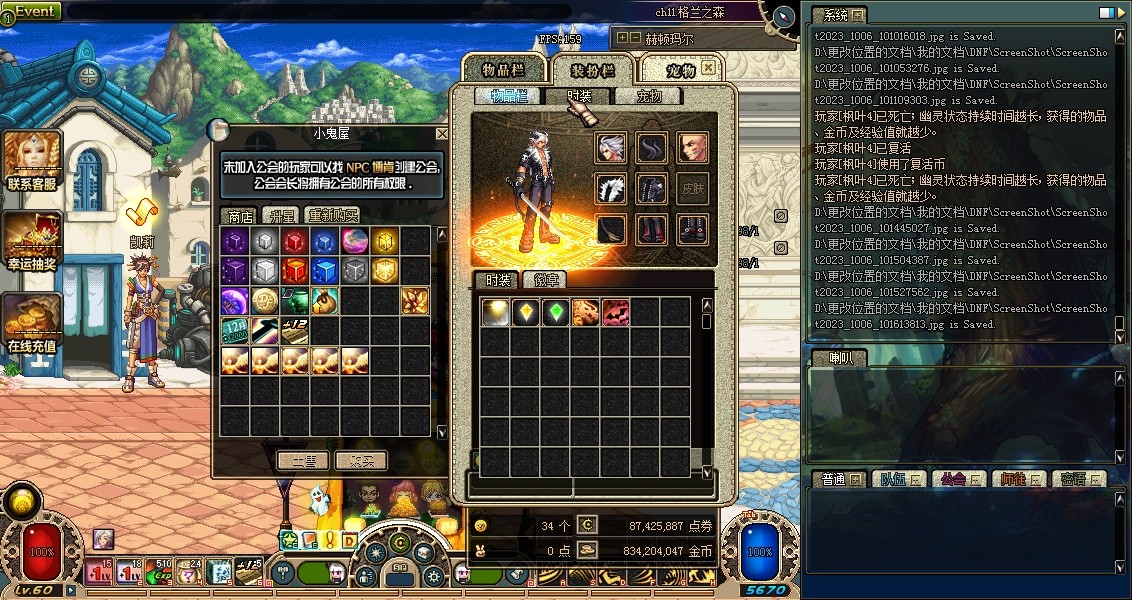Screen dimensions: 1132x600
Task: Open the 公会 guild chat tab
Action: [950, 479]
